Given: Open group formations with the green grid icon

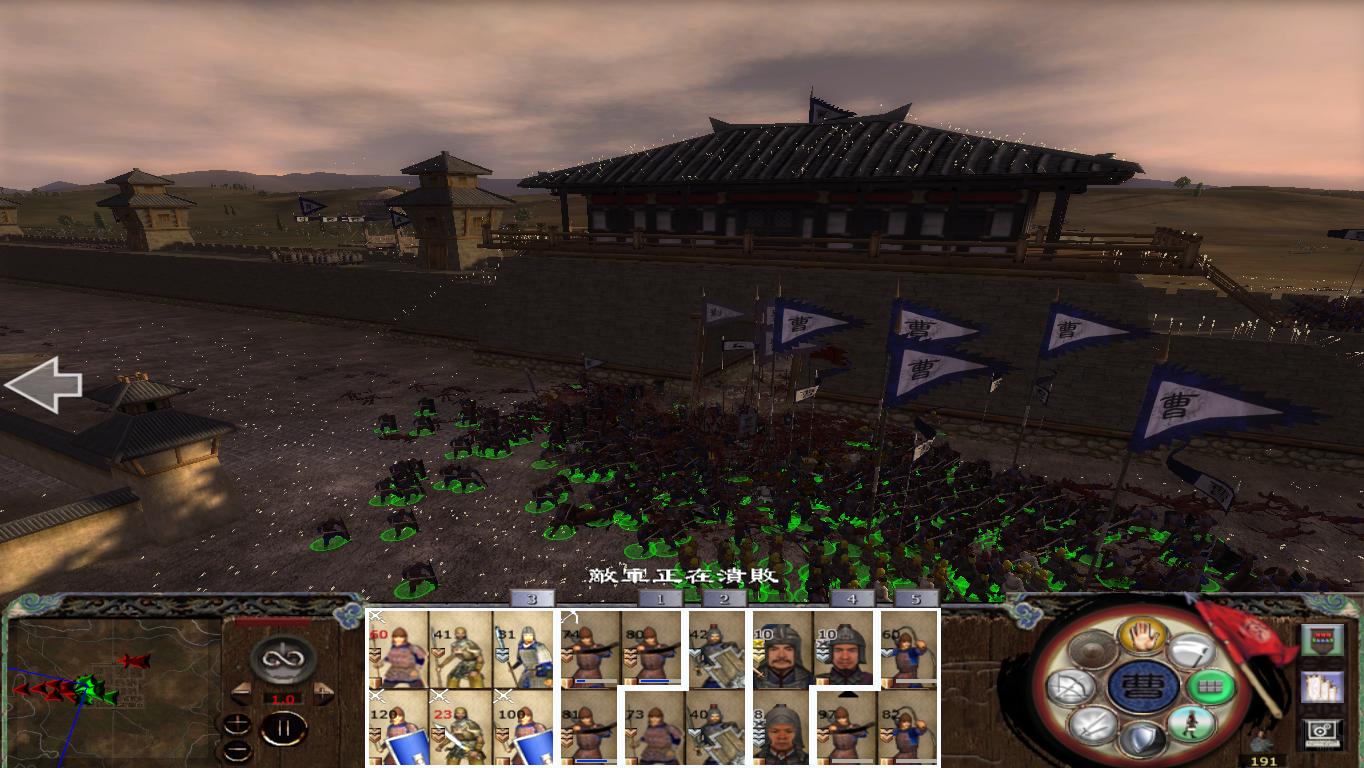Looking at the screenshot, I should 1210,686.
